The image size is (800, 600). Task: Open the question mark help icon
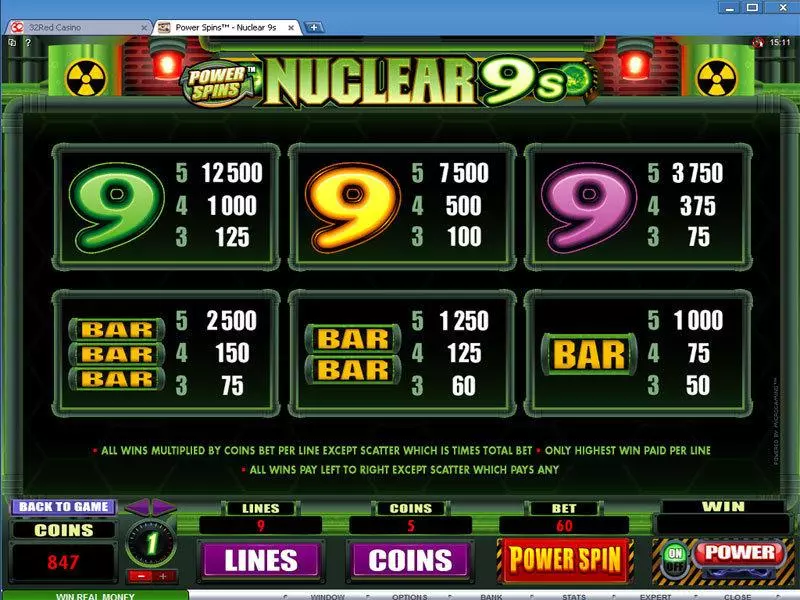26,42
